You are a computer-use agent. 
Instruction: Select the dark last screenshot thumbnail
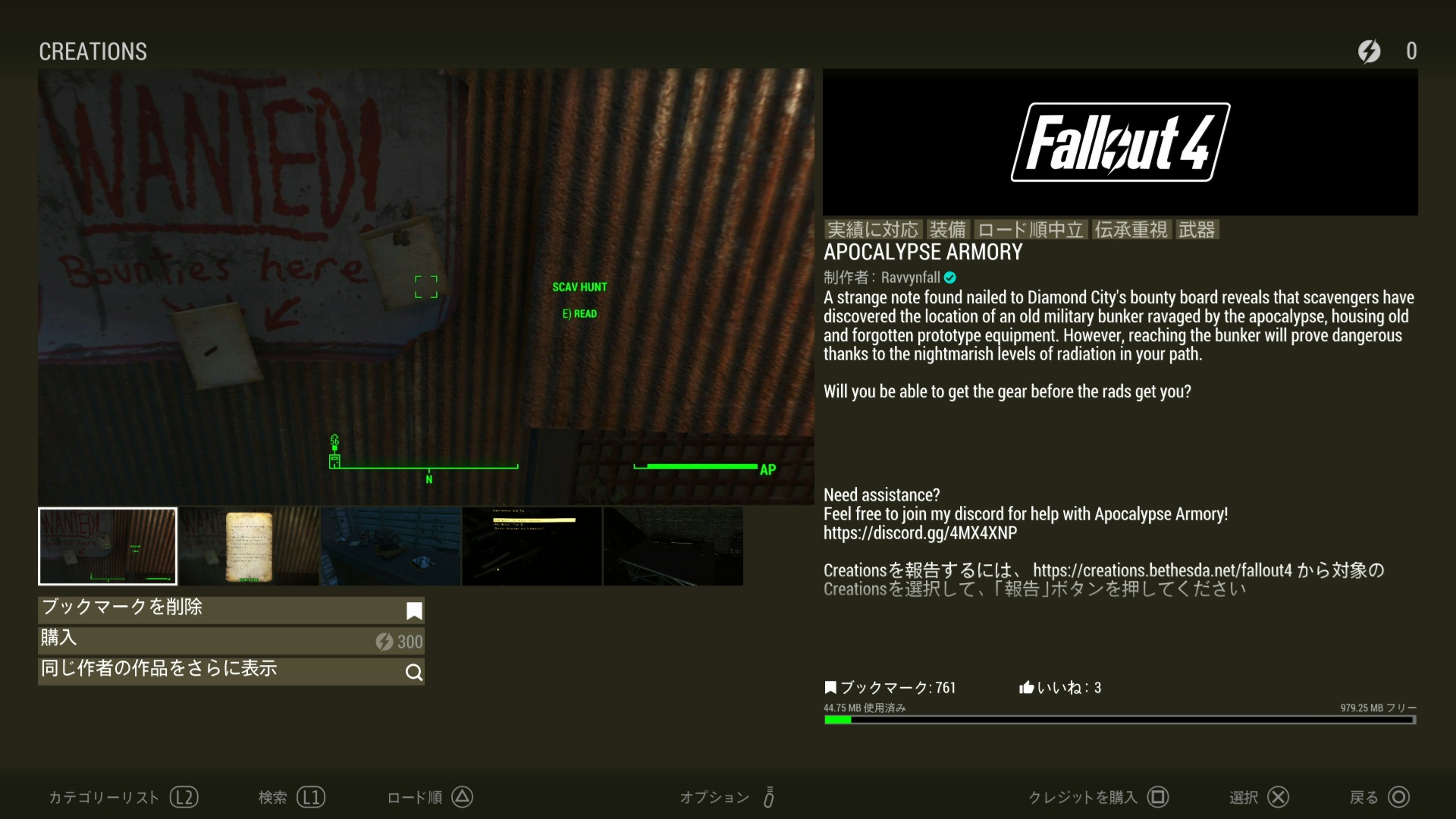(673, 546)
